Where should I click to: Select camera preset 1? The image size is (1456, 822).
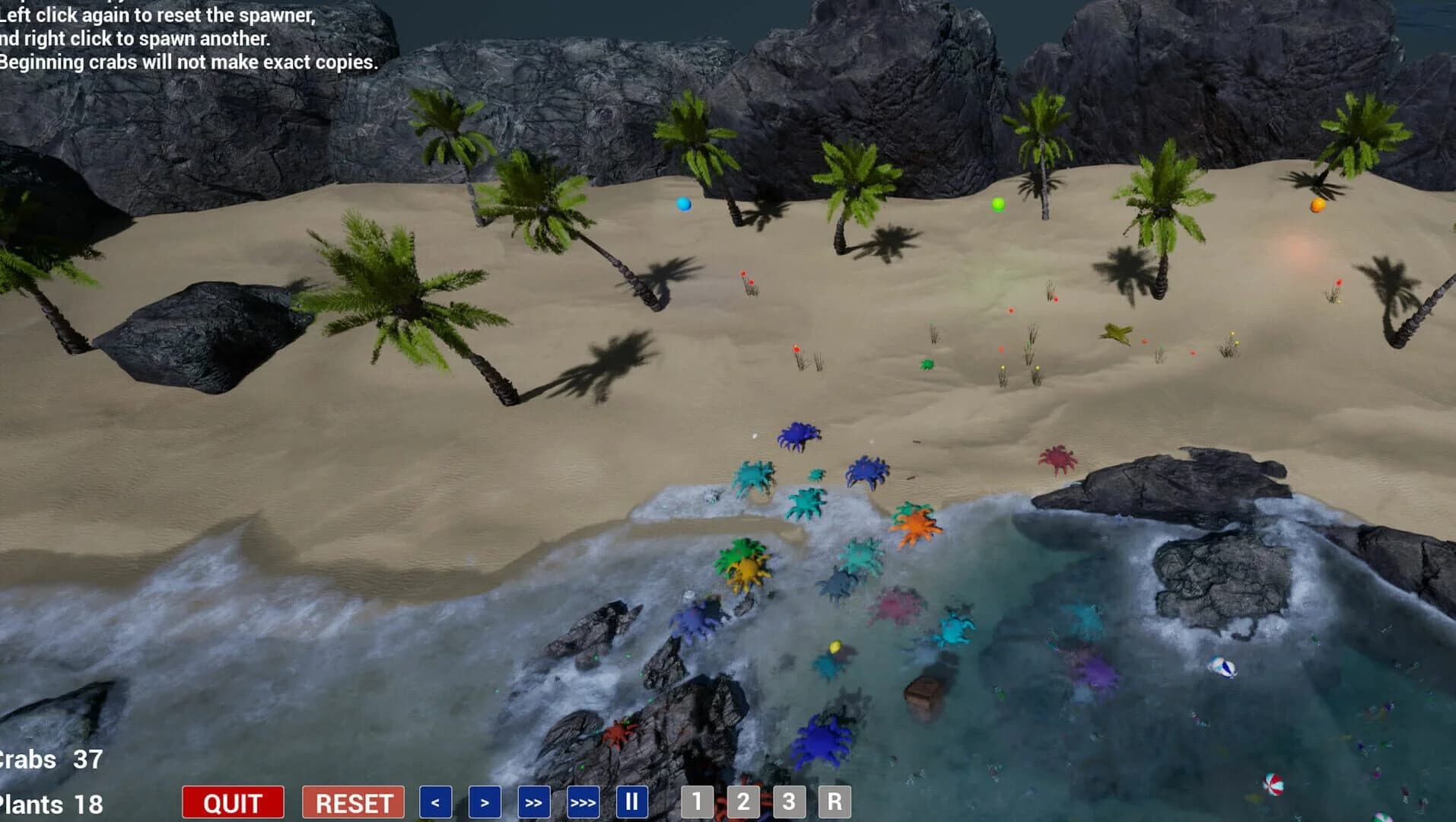pos(697,801)
